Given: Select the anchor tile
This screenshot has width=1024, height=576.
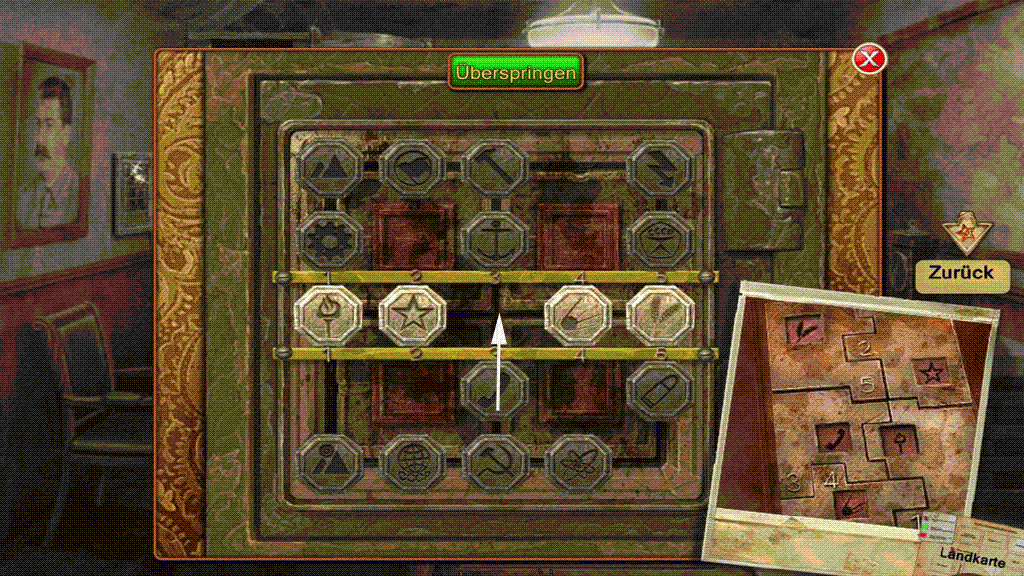Looking at the screenshot, I should 495,240.
